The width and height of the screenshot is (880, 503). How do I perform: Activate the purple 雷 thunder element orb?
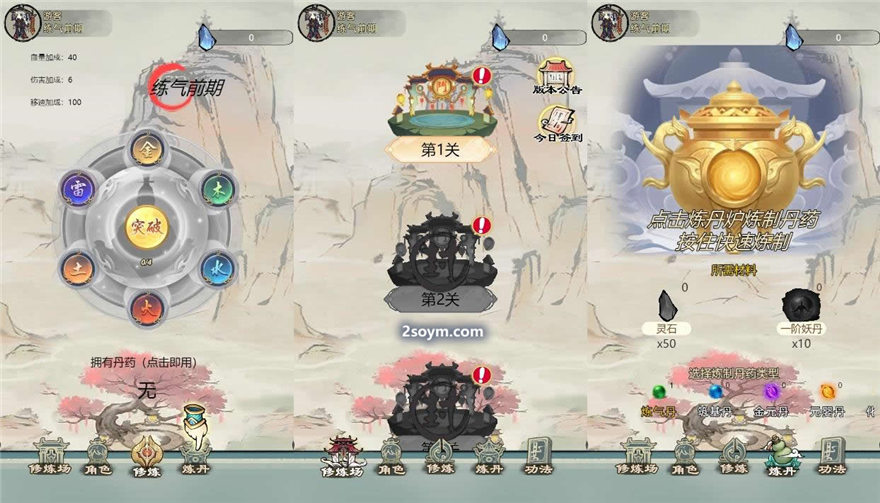[x=77, y=188]
